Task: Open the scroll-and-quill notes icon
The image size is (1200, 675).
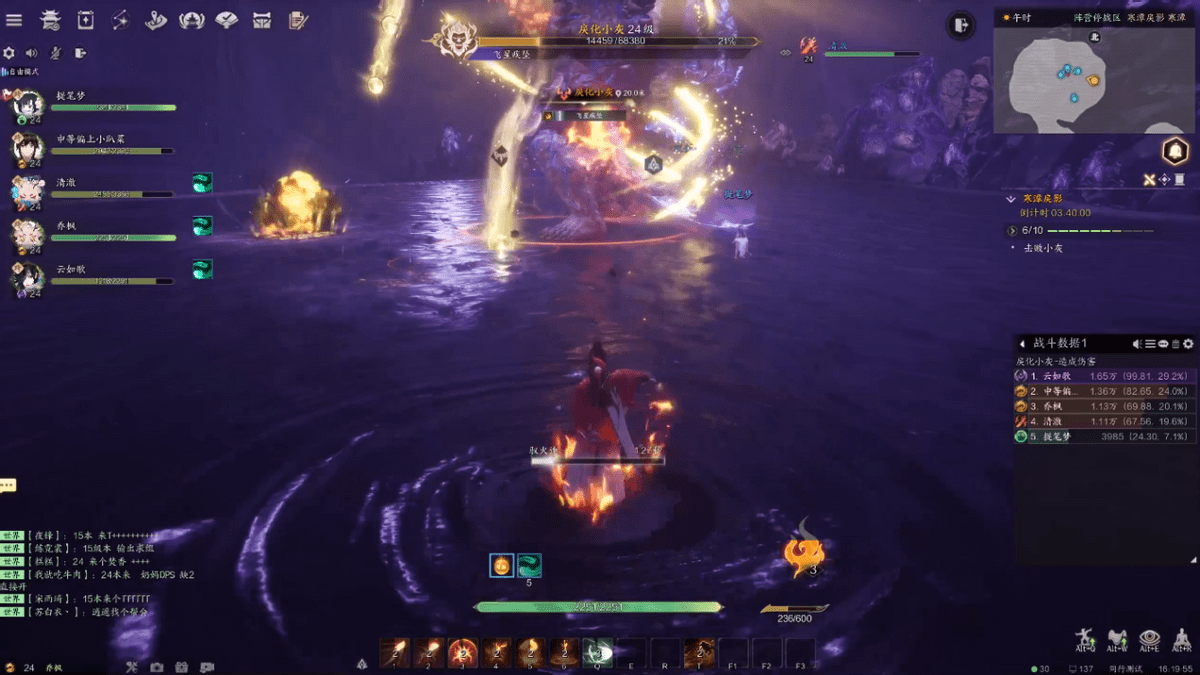Action: (x=297, y=20)
